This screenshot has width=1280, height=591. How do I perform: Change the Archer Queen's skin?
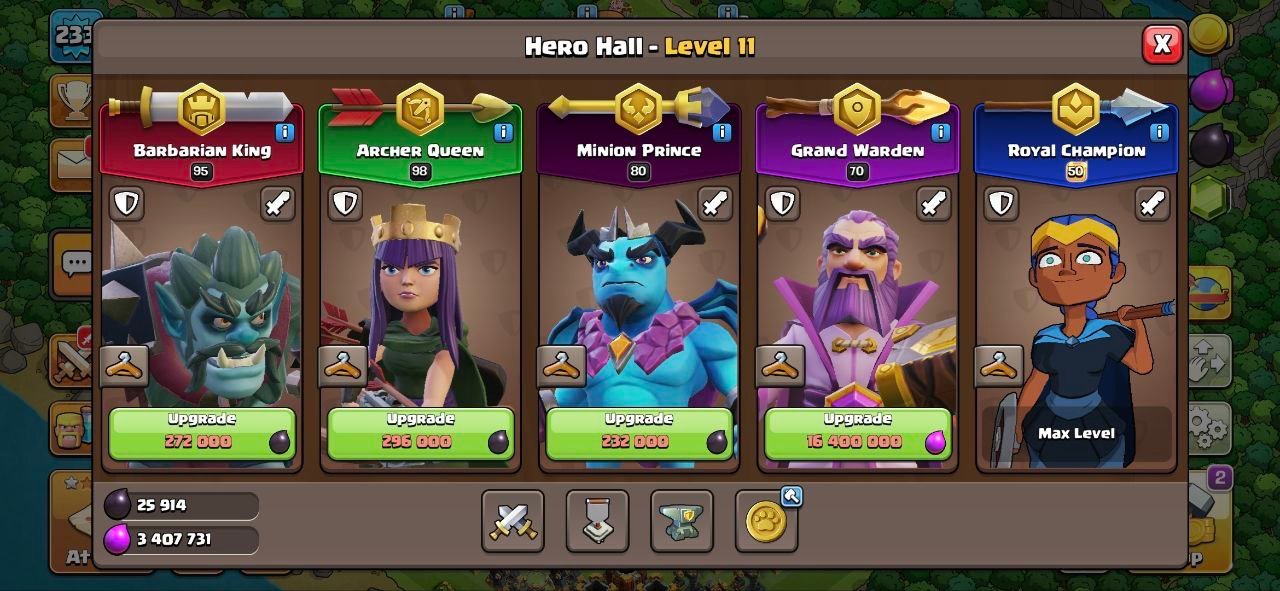click(x=343, y=366)
